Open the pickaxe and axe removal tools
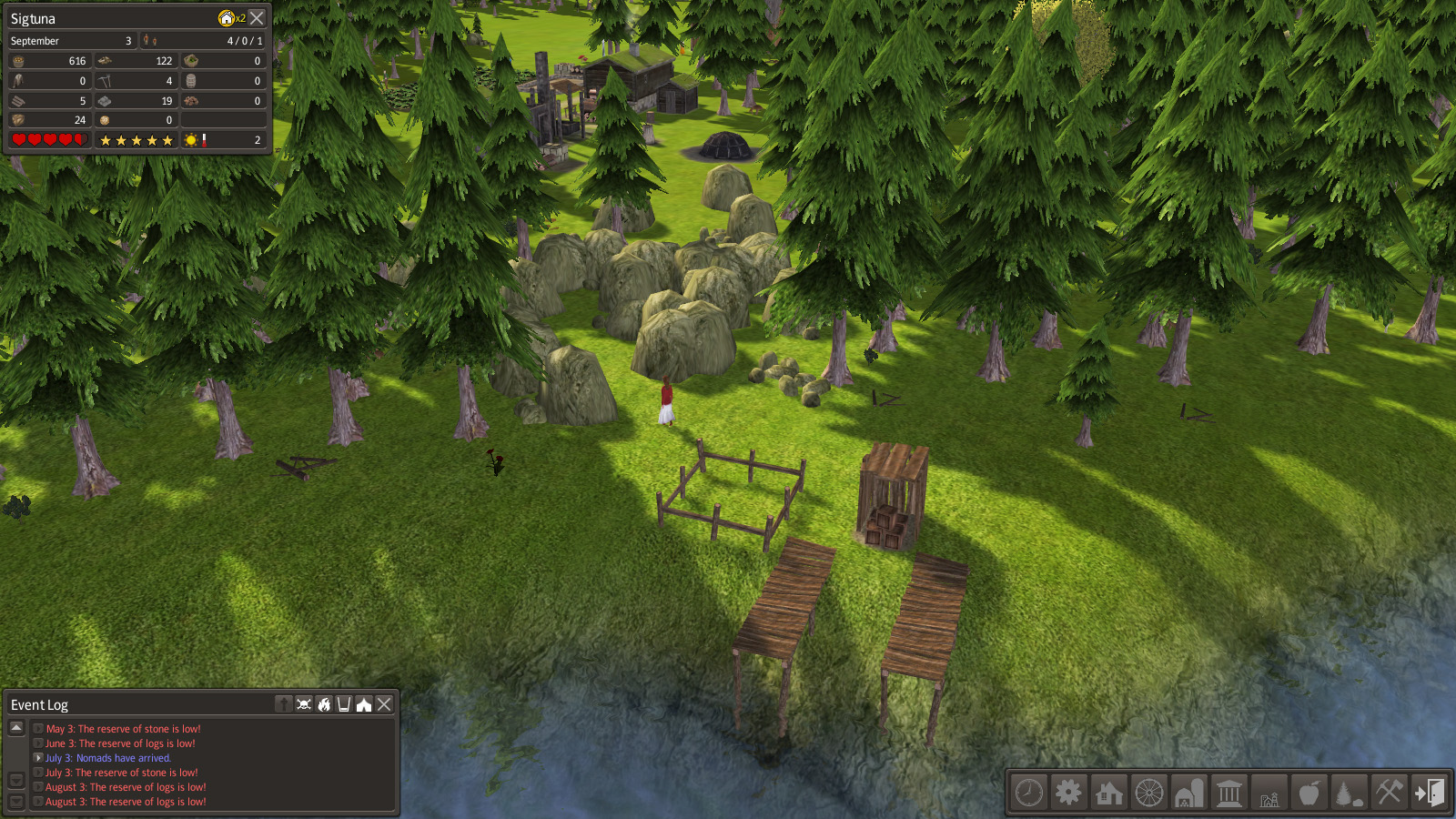This screenshot has width=1456, height=819. point(1389,793)
